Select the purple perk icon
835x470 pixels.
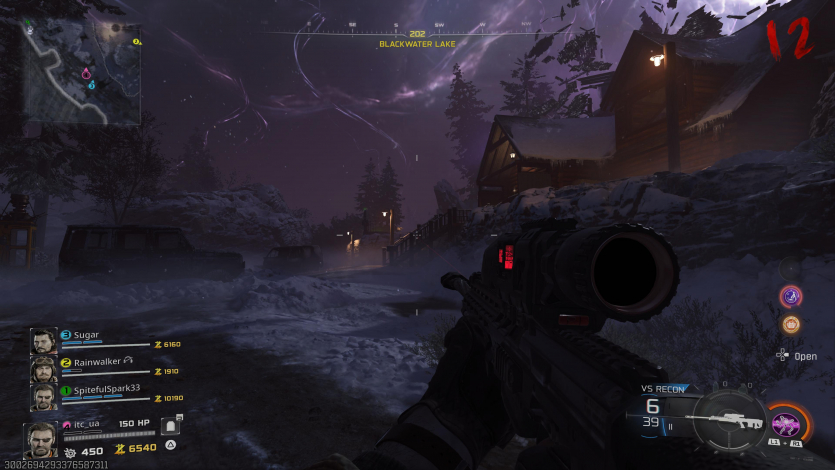pos(791,296)
